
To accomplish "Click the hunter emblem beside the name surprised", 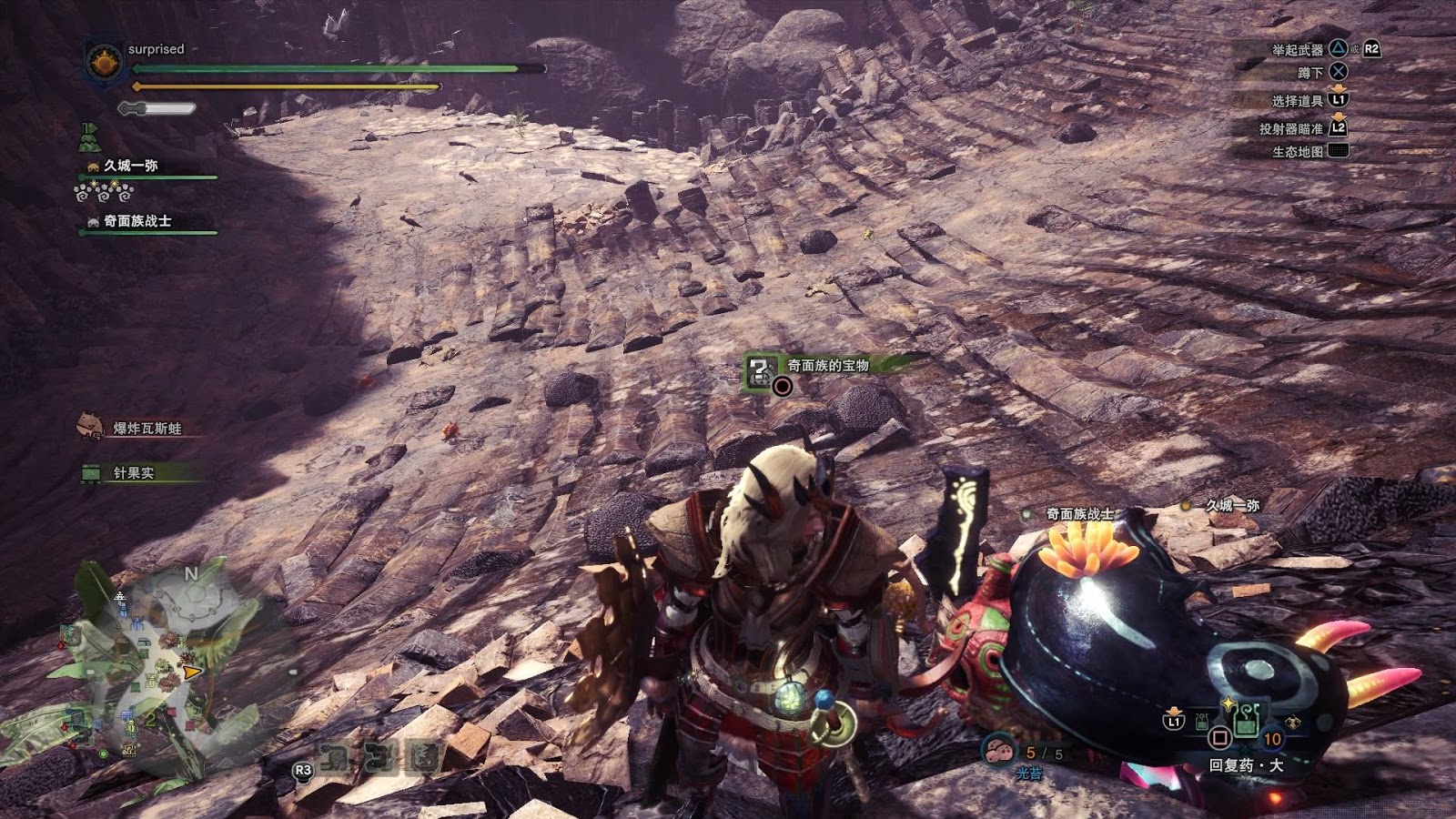I will click(x=104, y=62).
